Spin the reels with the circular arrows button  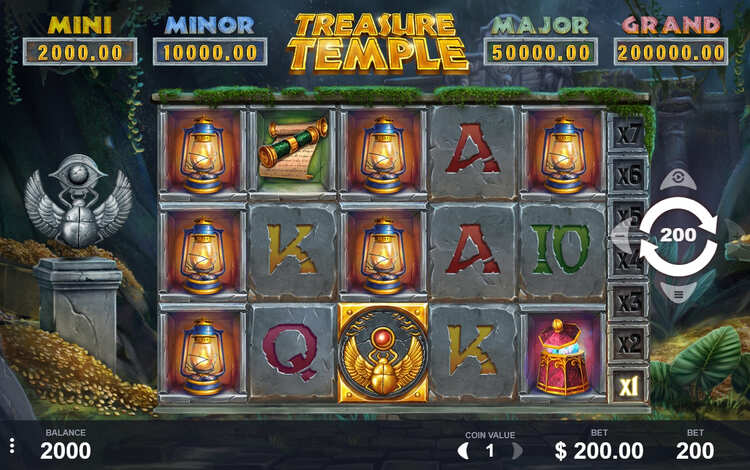679,237
